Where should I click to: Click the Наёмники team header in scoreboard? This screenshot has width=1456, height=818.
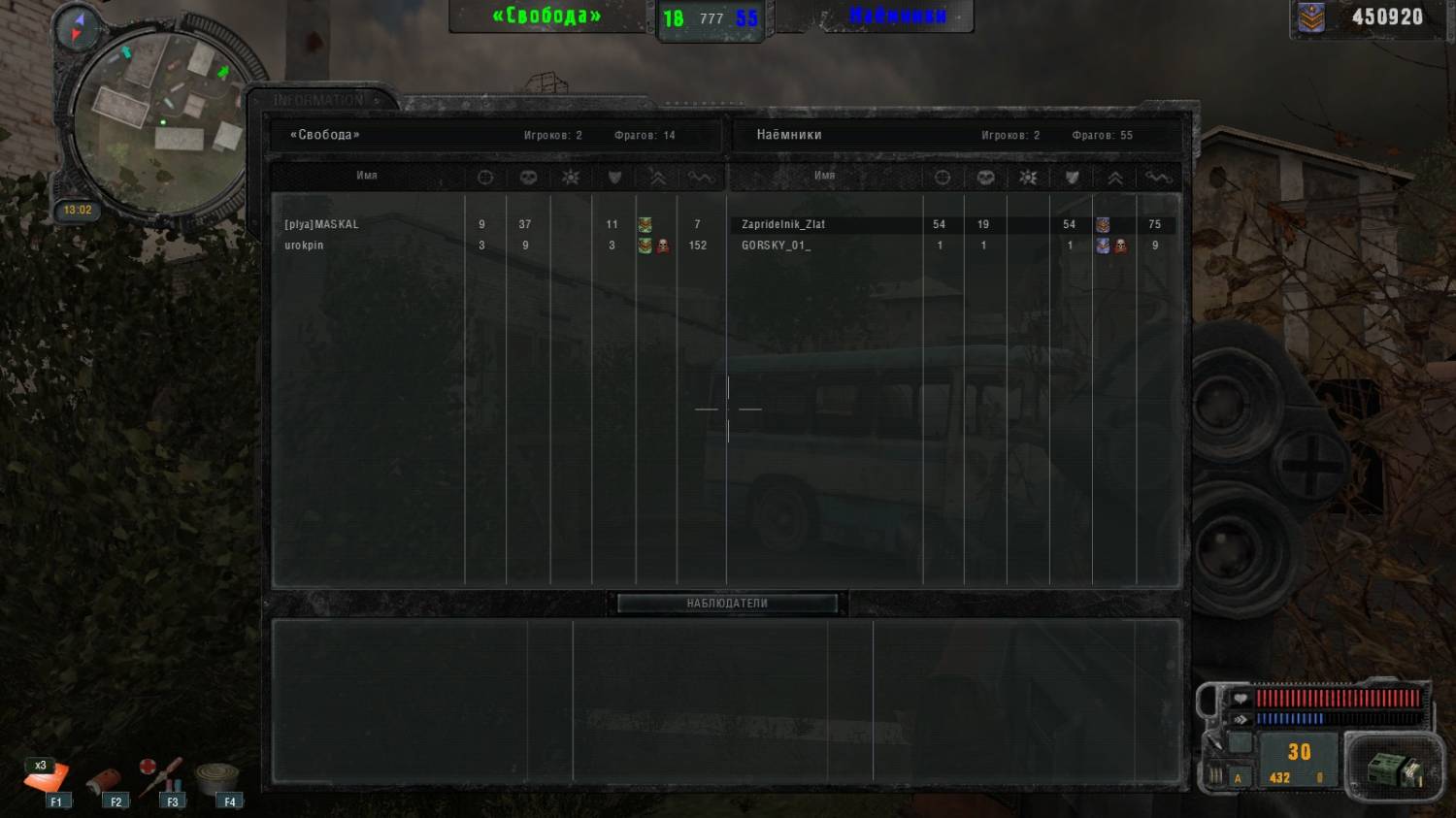tap(789, 135)
